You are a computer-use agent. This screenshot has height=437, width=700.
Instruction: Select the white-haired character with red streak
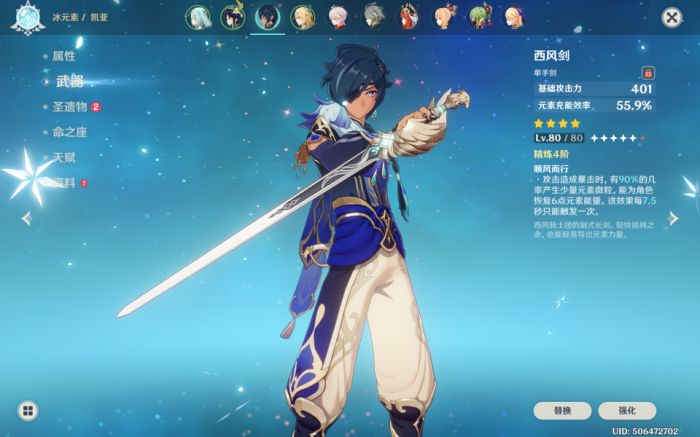pyautogui.click(x=337, y=16)
